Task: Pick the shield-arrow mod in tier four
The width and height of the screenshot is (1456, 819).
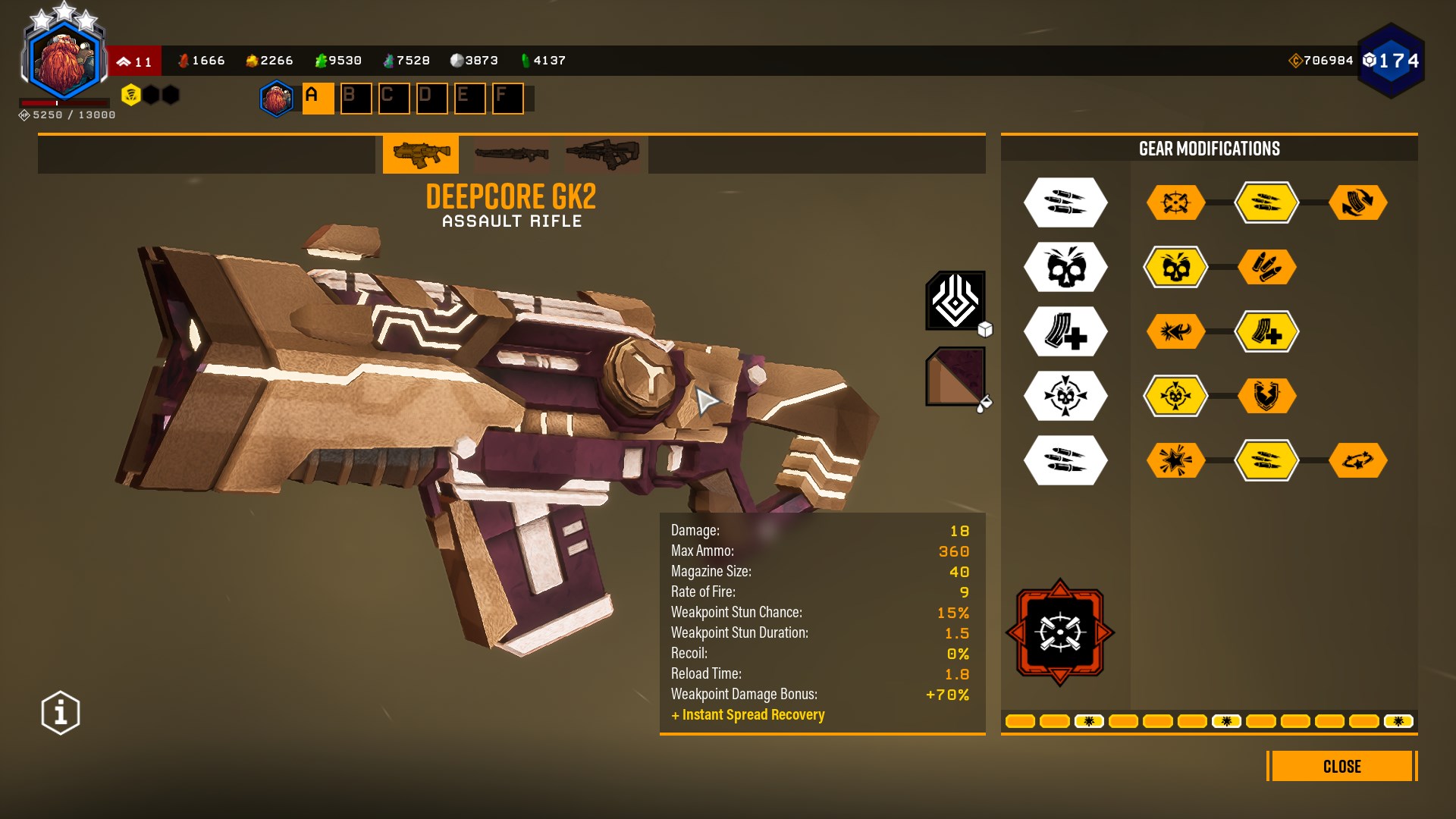Action: tap(1266, 396)
